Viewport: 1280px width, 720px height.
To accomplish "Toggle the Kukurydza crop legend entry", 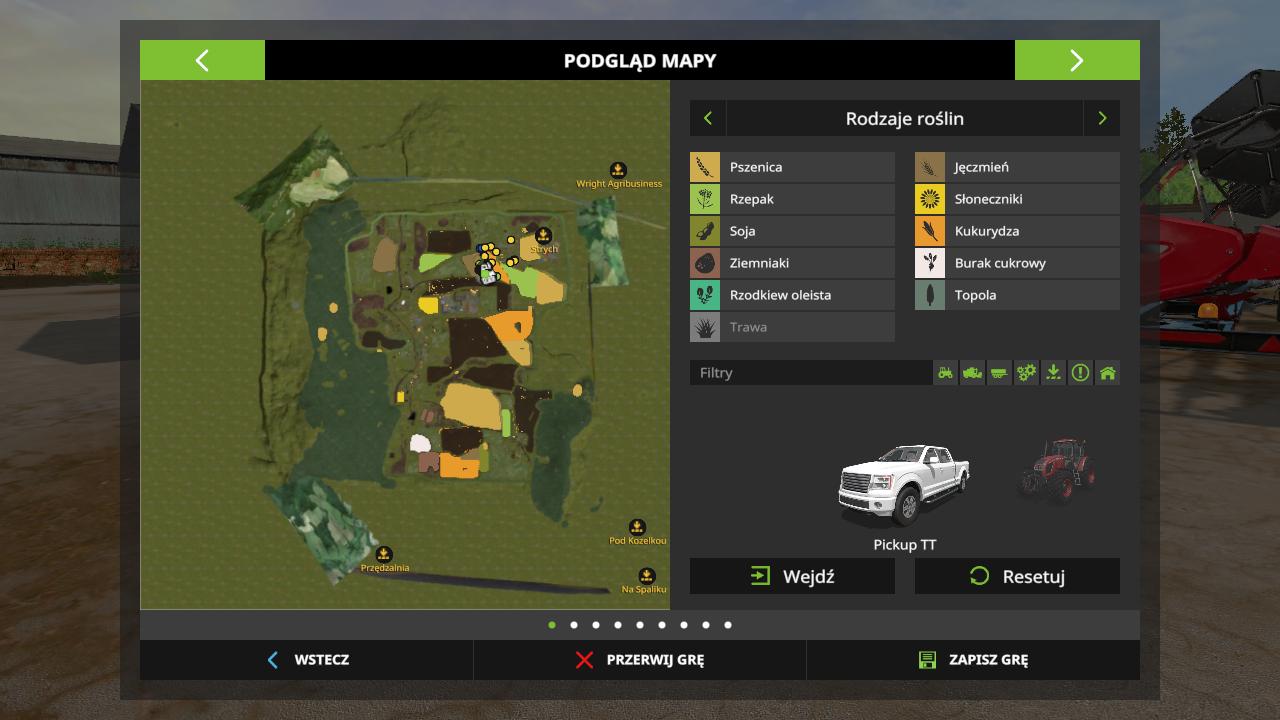I will 1017,231.
